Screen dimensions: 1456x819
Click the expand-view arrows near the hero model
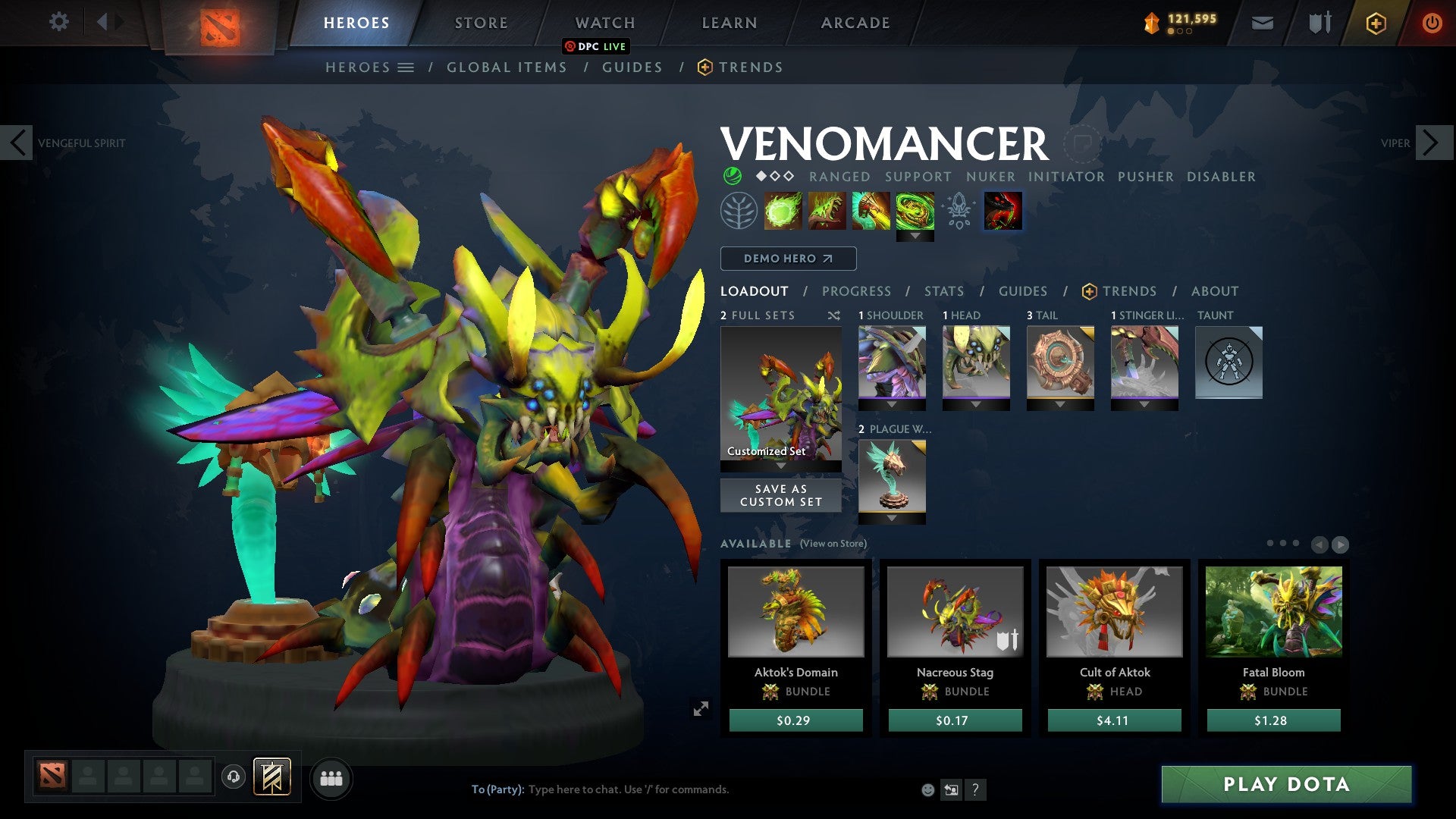coord(701,709)
